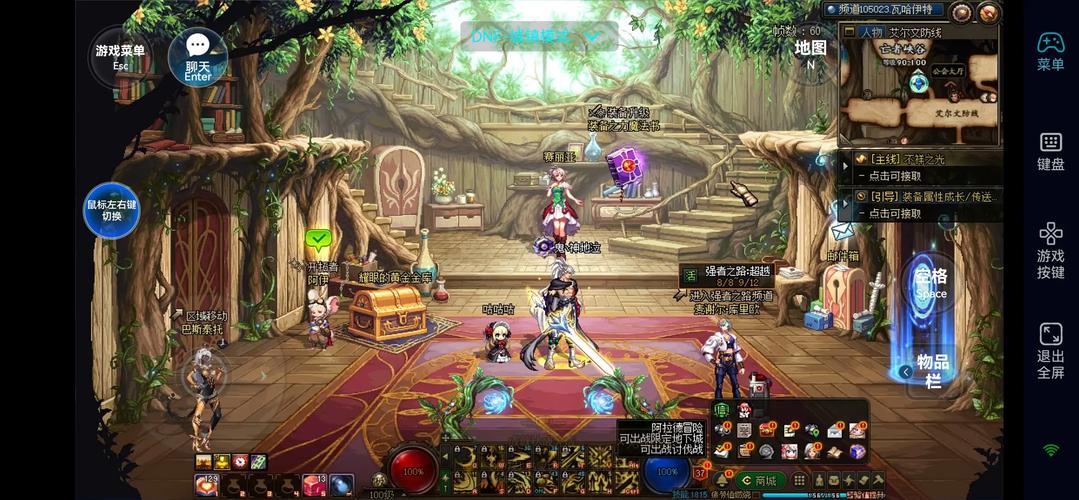Show the 键盘 virtual keyboard
The width and height of the screenshot is (1079, 500).
click(x=1050, y=150)
